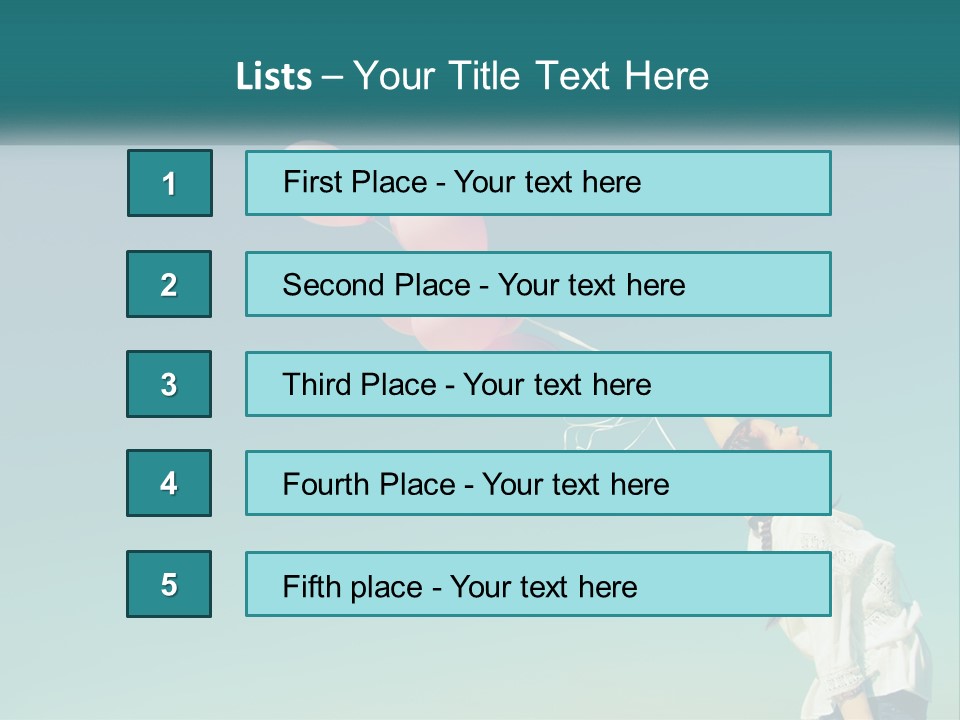Image resolution: width=960 pixels, height=720 pixels.
Task: Choose the Fourth Place text row
Action: point(538,483)
